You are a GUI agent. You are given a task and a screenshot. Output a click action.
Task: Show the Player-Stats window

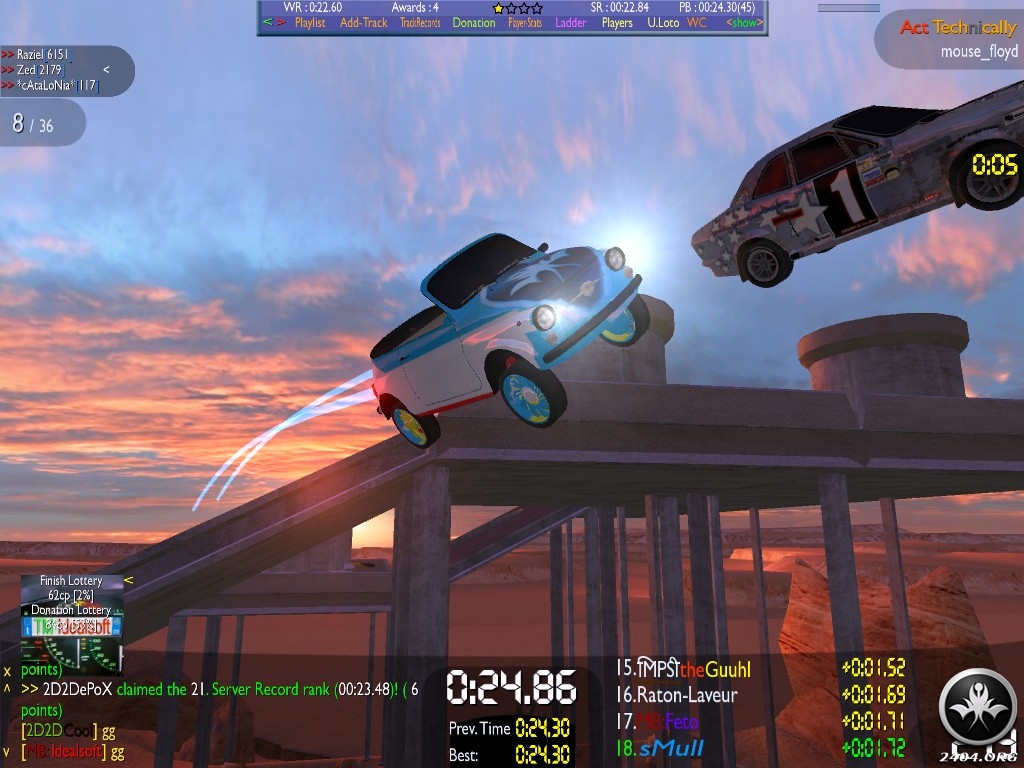527,23
